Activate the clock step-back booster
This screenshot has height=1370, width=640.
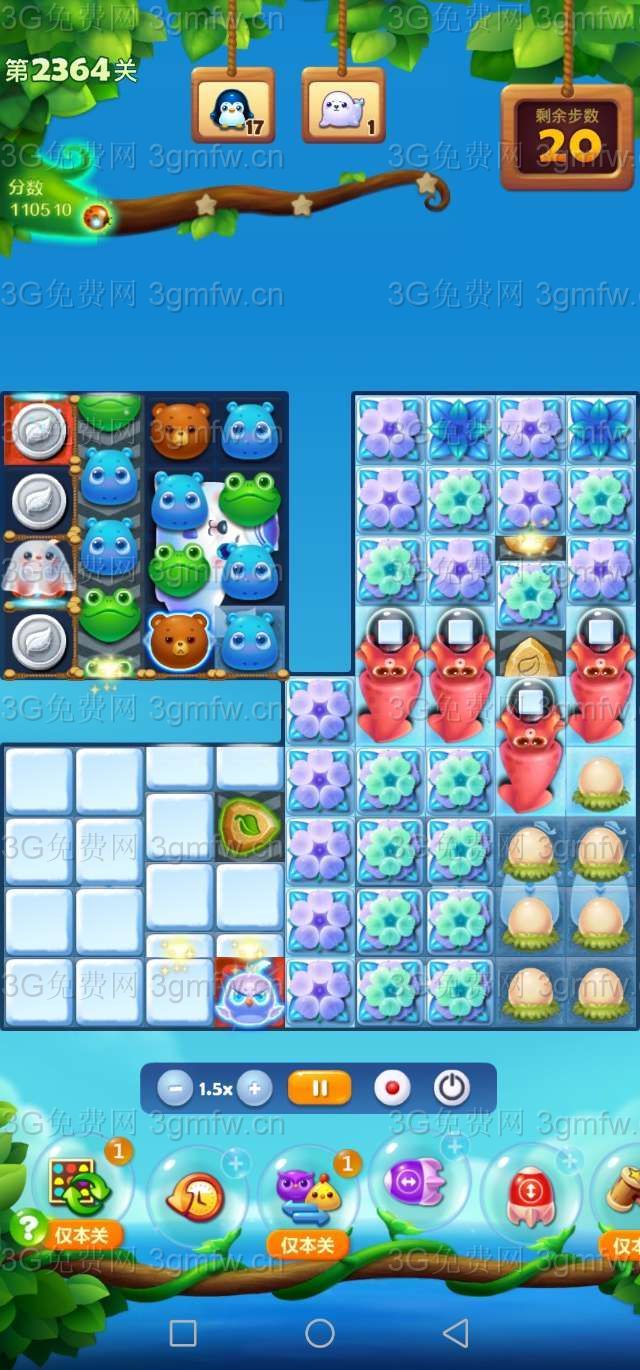click(197, 1196)
